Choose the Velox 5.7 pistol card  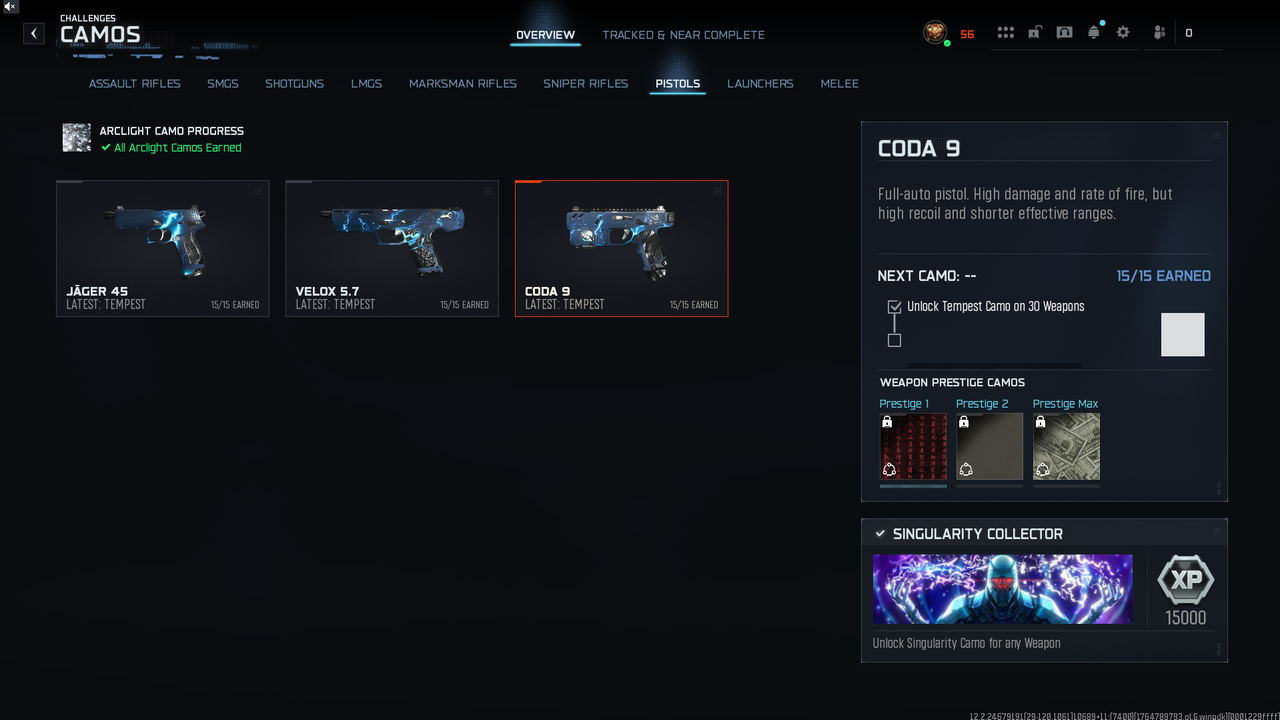(x=391, y=248)
